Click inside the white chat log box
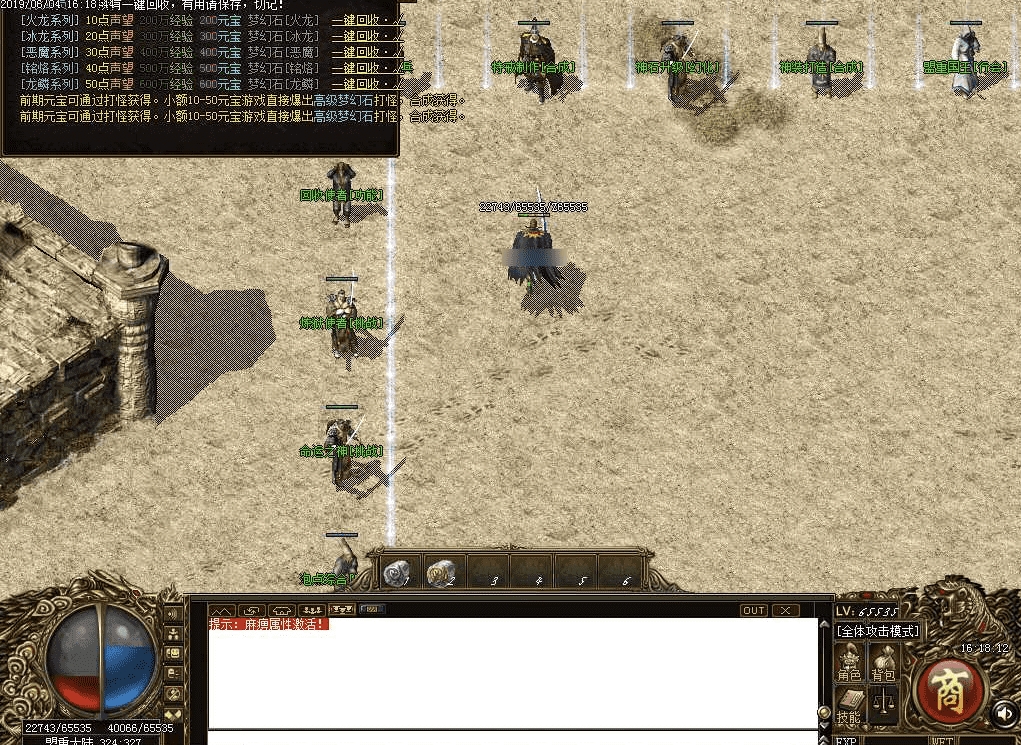 (512, 680)
